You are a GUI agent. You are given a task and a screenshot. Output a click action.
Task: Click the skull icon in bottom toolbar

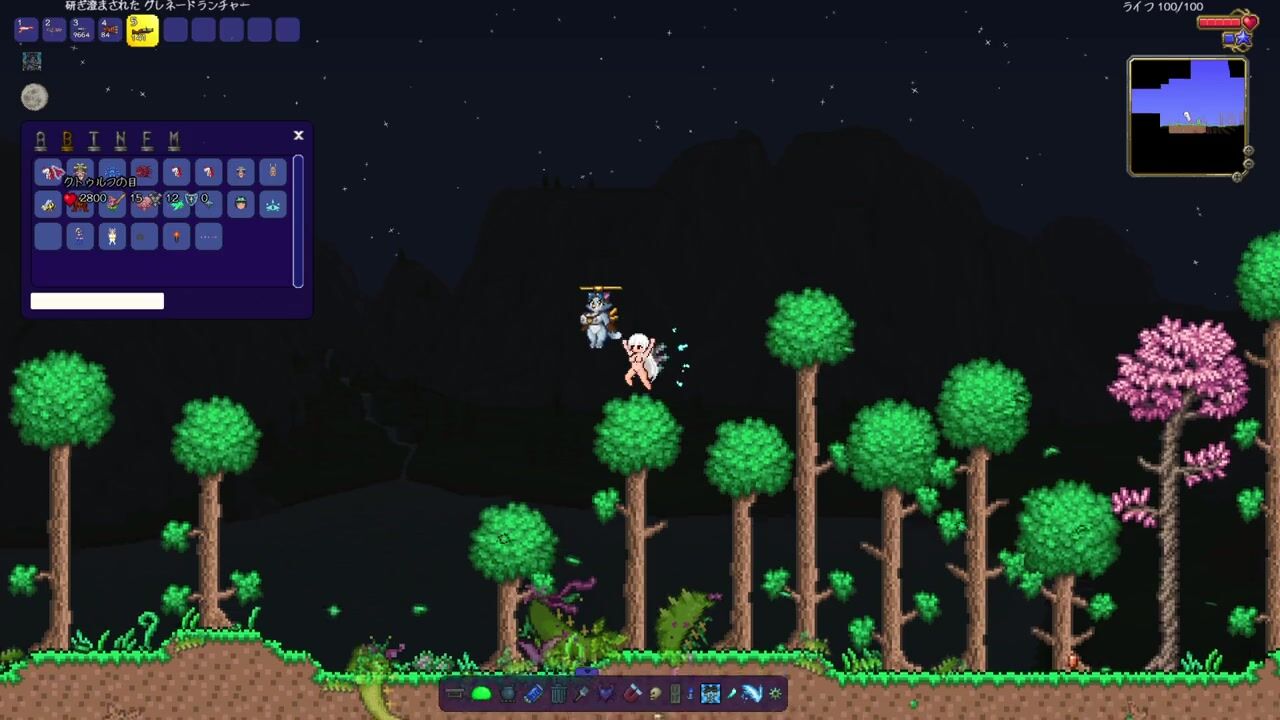click(655, 693)
